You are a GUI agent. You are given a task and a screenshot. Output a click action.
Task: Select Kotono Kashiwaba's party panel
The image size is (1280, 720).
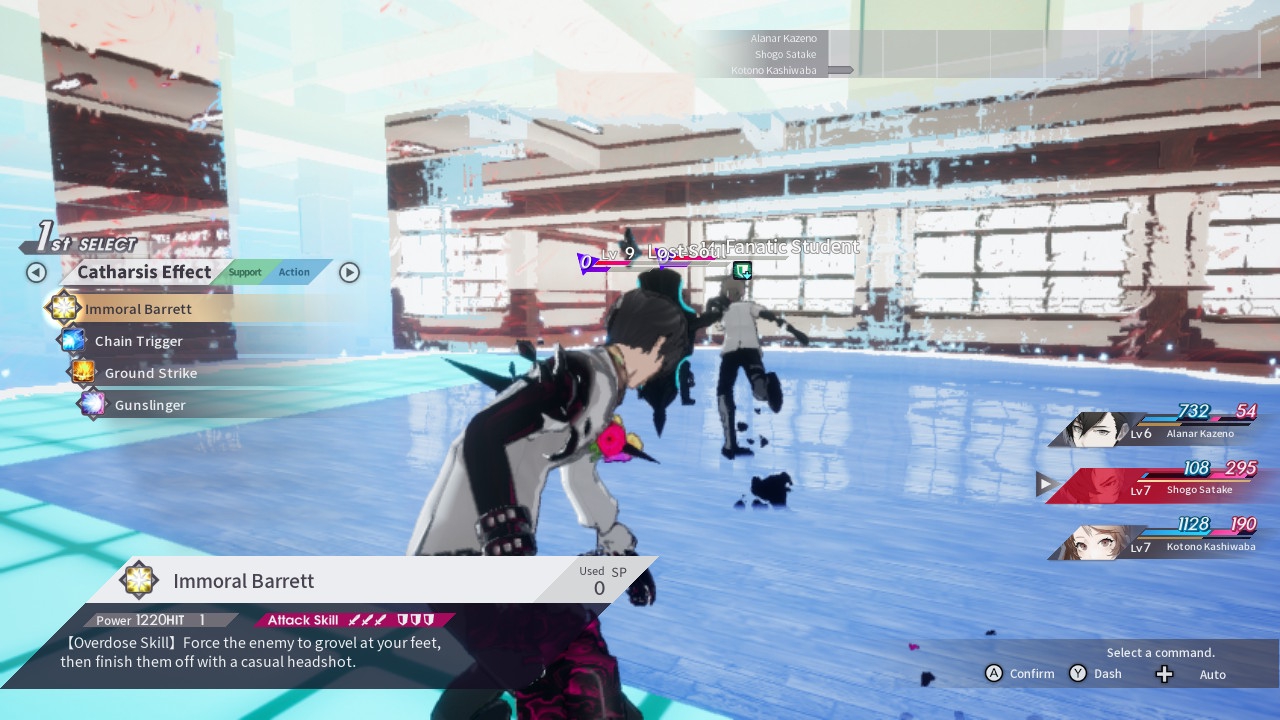point(1155,541)
